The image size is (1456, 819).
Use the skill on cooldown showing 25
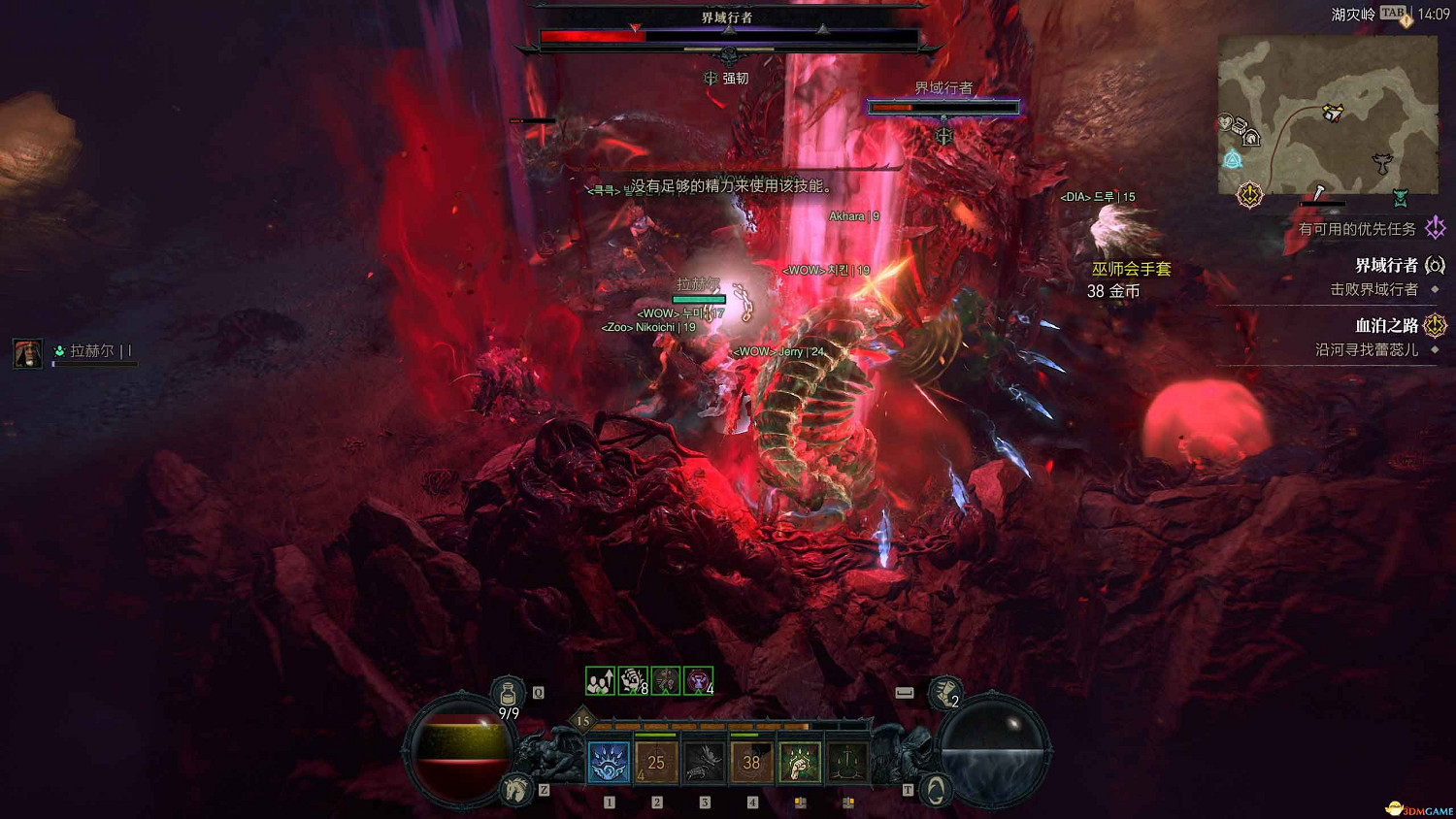[656, 763]
